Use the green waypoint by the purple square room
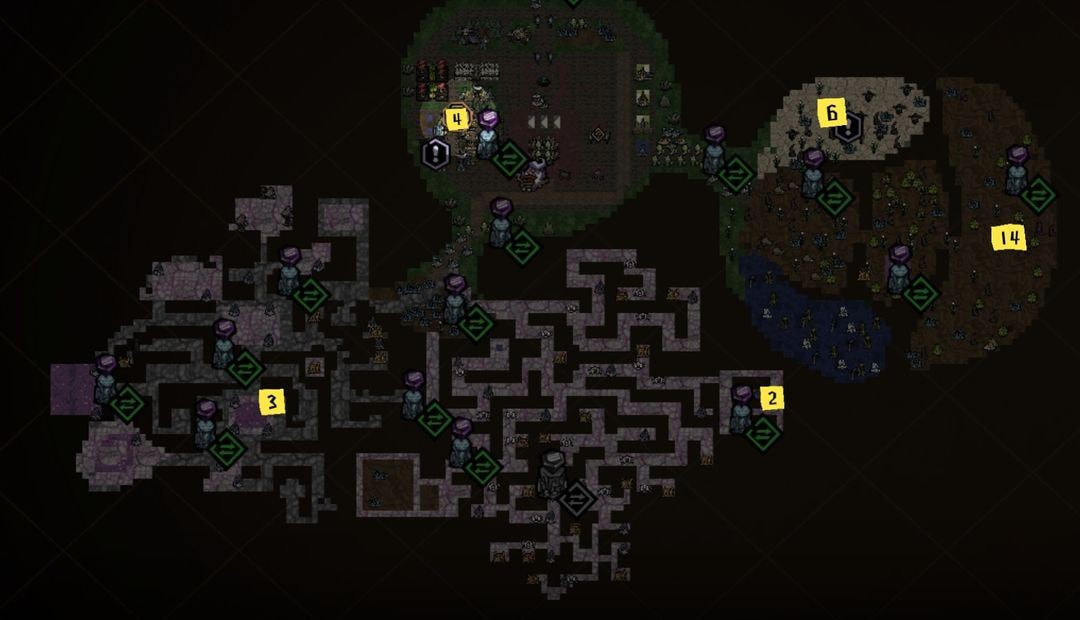 point(127,403)
